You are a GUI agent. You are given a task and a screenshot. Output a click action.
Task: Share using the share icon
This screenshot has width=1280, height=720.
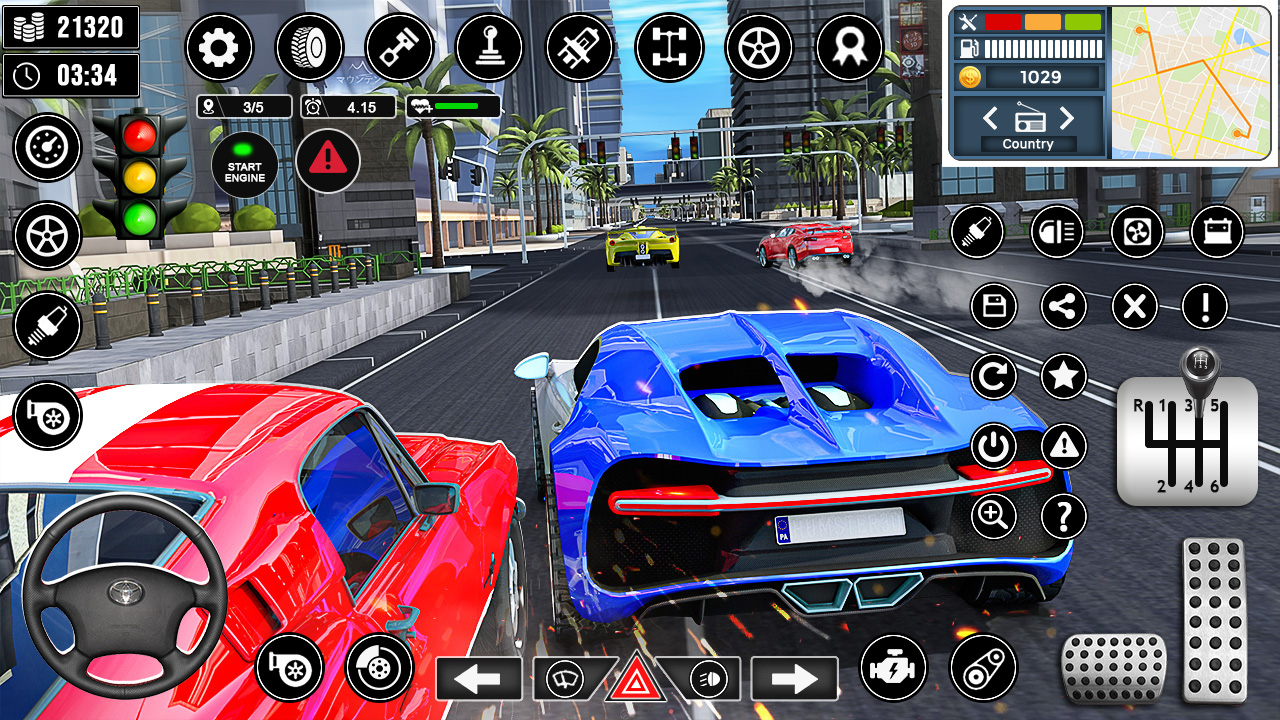[1064, 306]
